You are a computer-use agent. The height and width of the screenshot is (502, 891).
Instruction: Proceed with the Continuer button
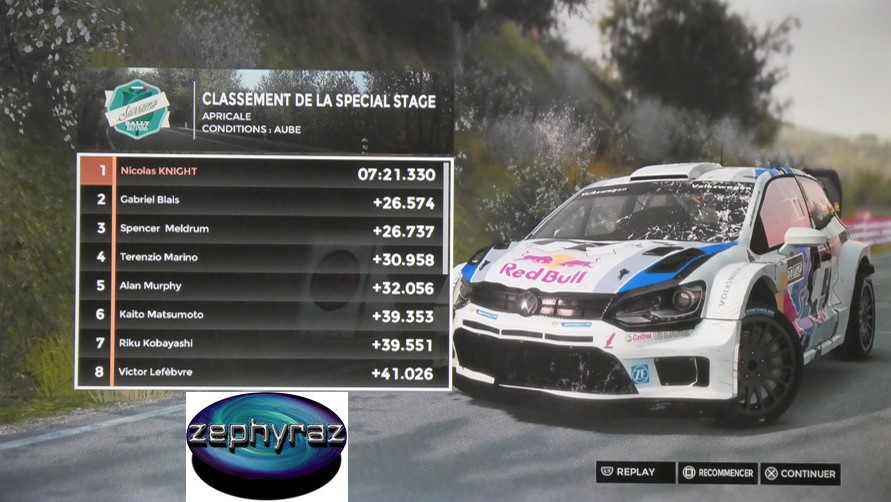click(799, 473)
